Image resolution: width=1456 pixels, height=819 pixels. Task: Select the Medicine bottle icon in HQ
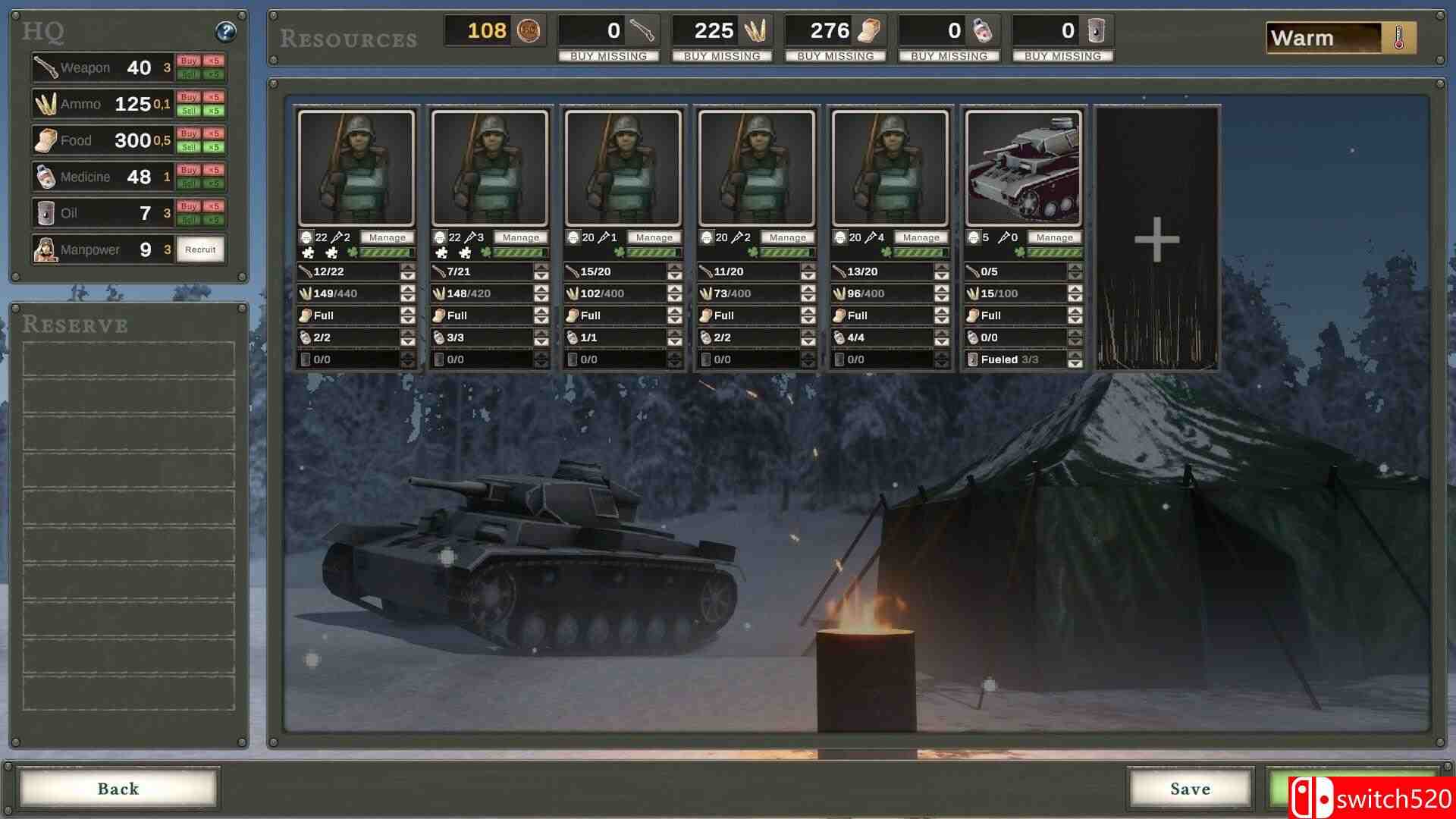[x=46, y=176]
